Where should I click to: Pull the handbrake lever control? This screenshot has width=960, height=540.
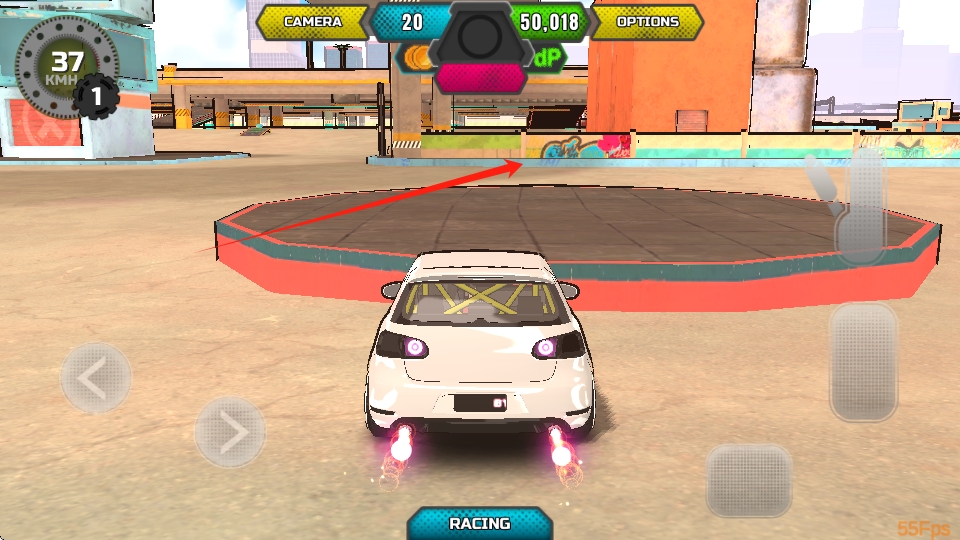[858, 208]
